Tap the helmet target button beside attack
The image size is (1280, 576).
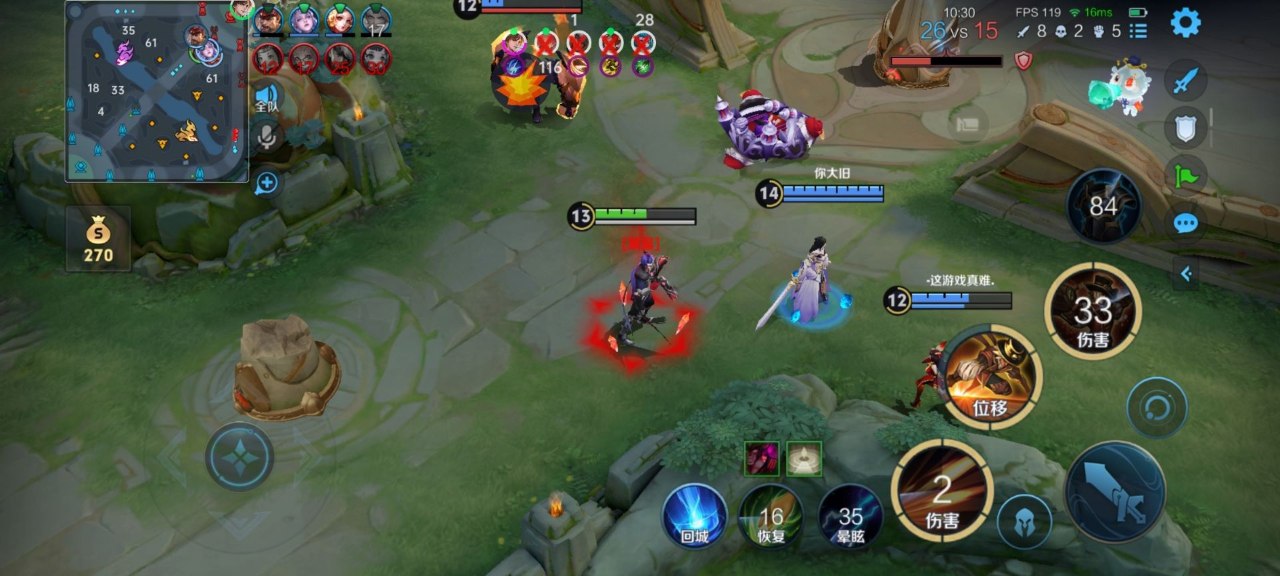[1024, 521]
